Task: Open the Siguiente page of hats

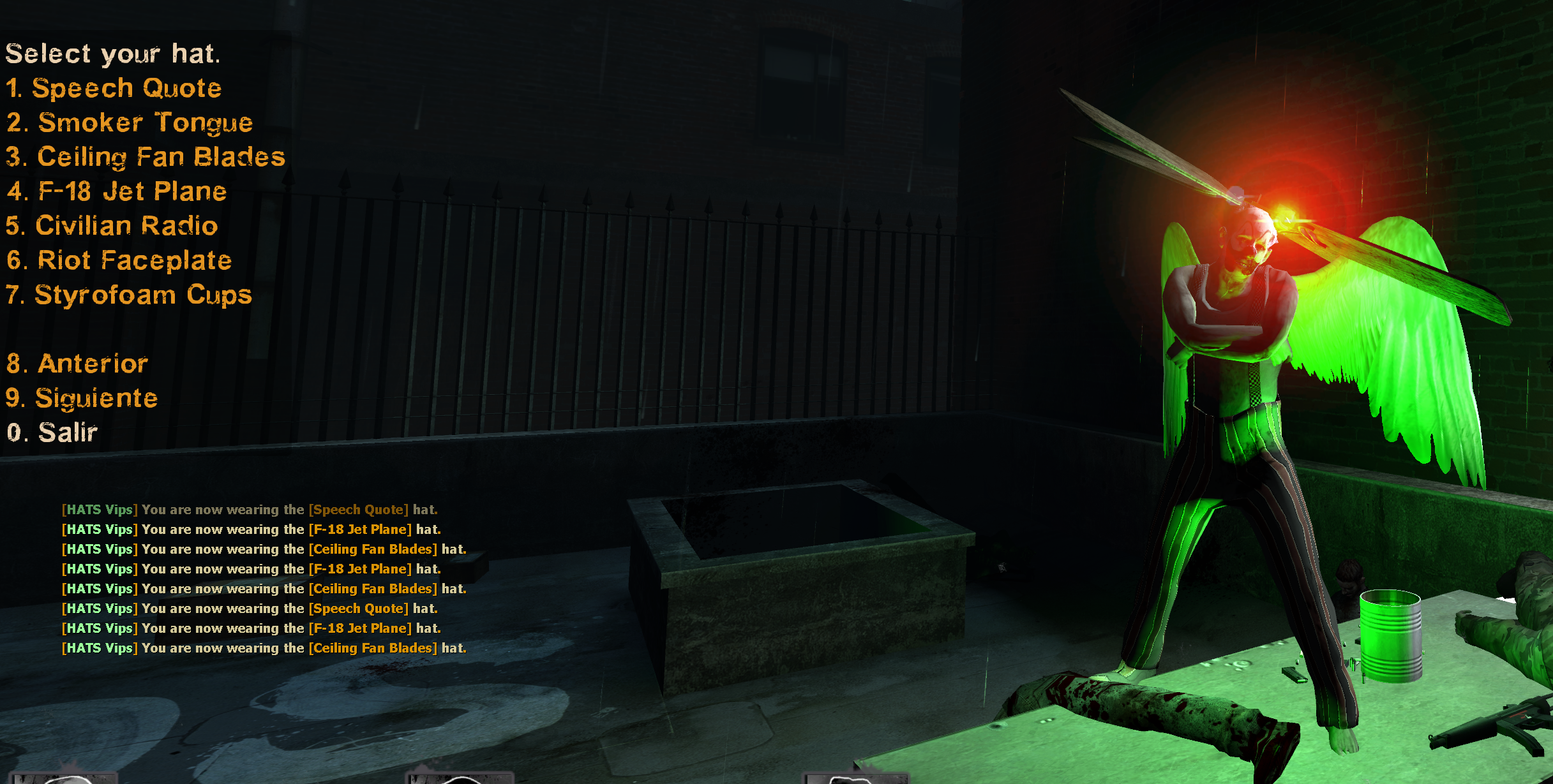Action: (82, 398)
